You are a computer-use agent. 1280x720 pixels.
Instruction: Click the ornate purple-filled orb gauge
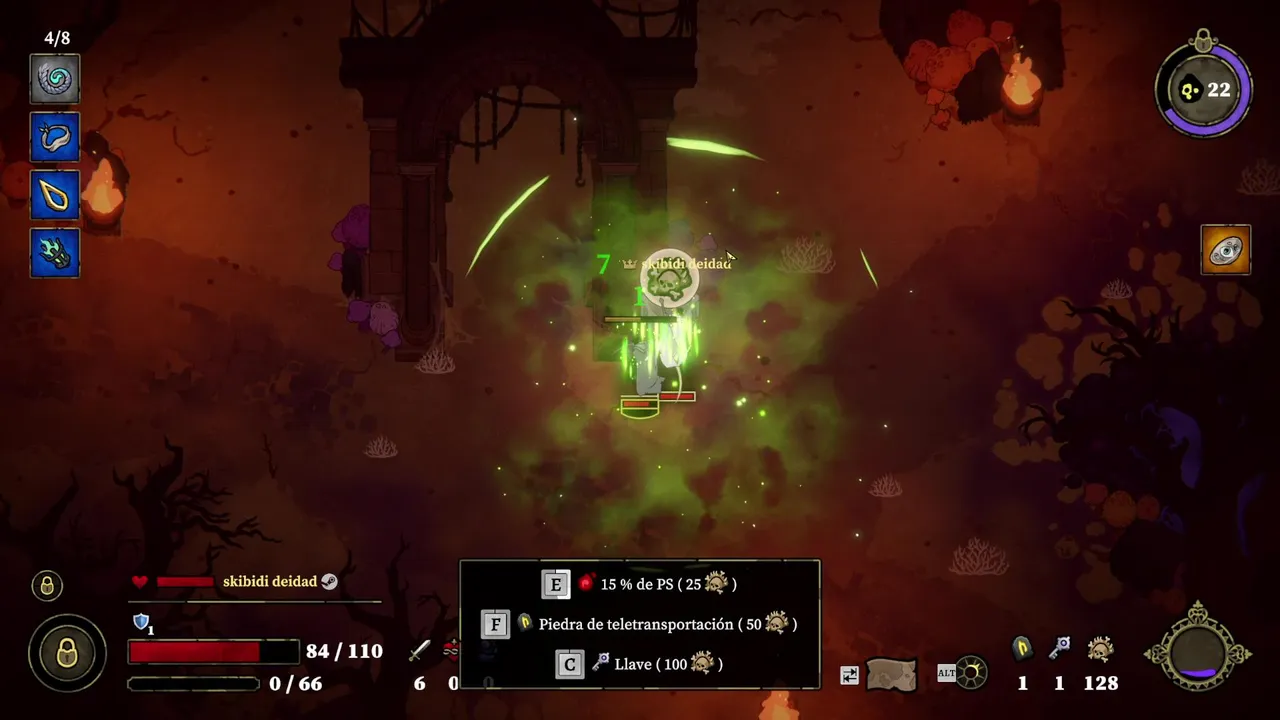(1197, 654)
